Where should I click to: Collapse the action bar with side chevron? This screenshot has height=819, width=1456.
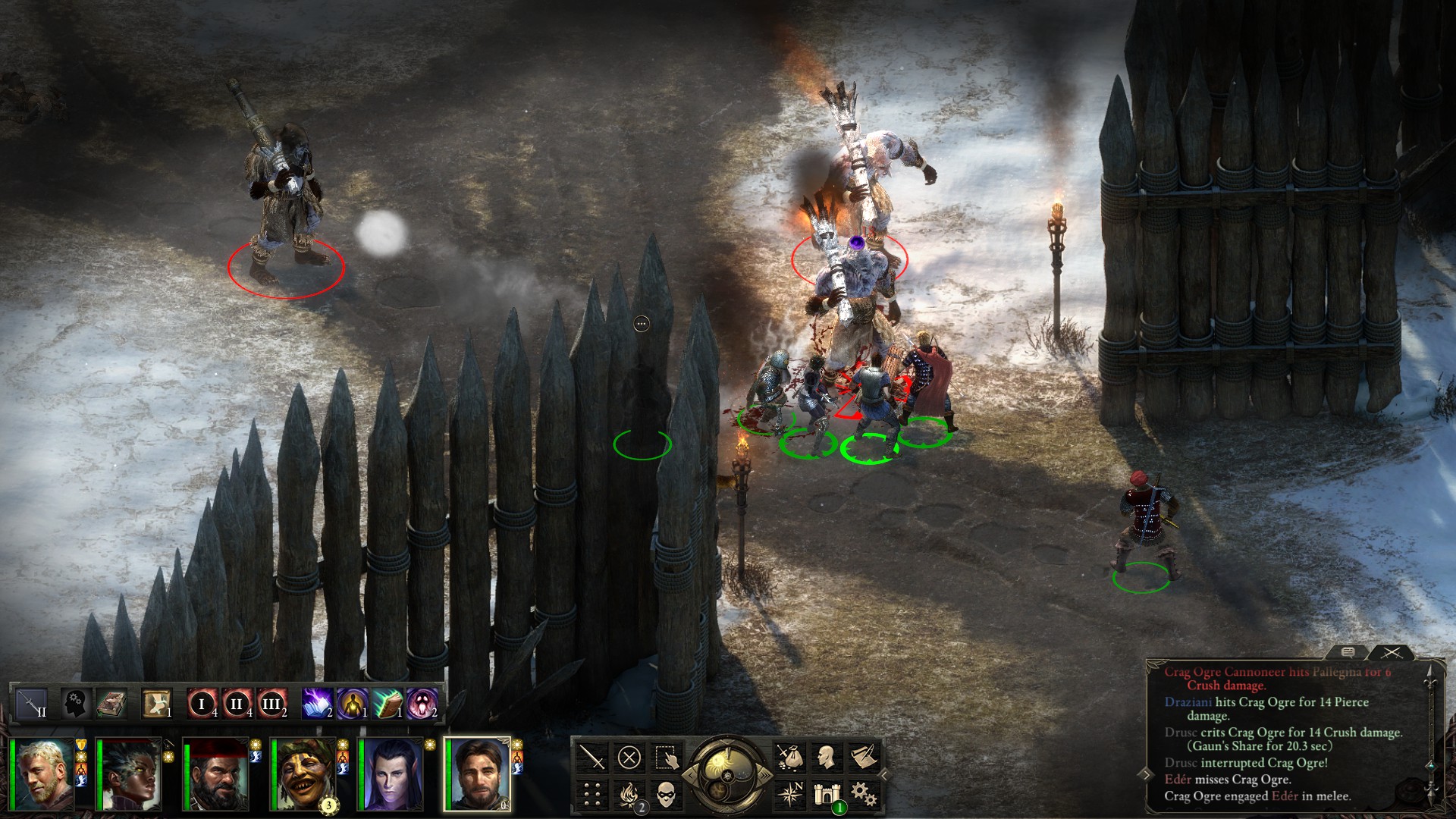tap(884, 774)
